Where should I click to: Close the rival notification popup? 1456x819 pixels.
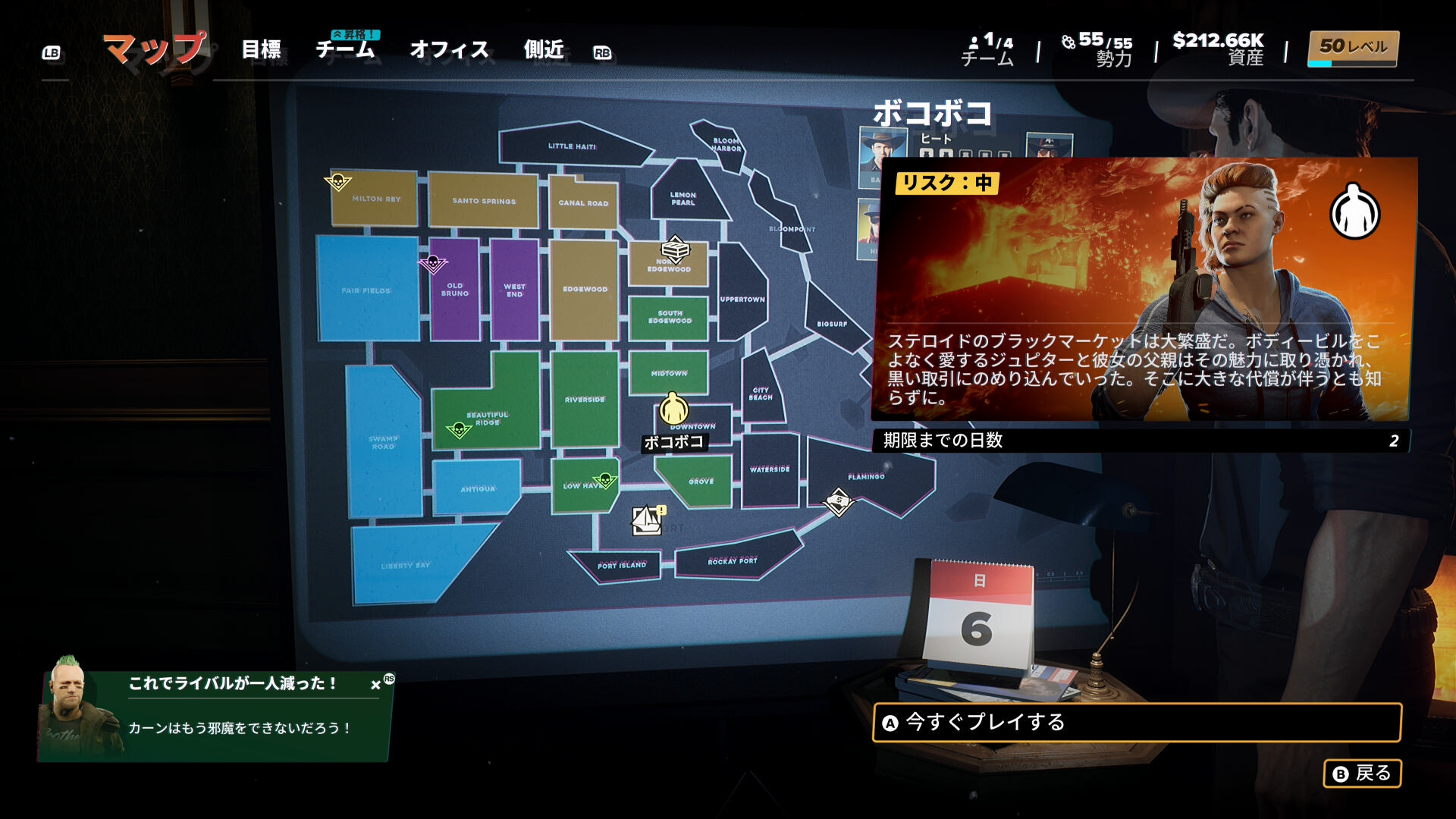coord(375,685)
